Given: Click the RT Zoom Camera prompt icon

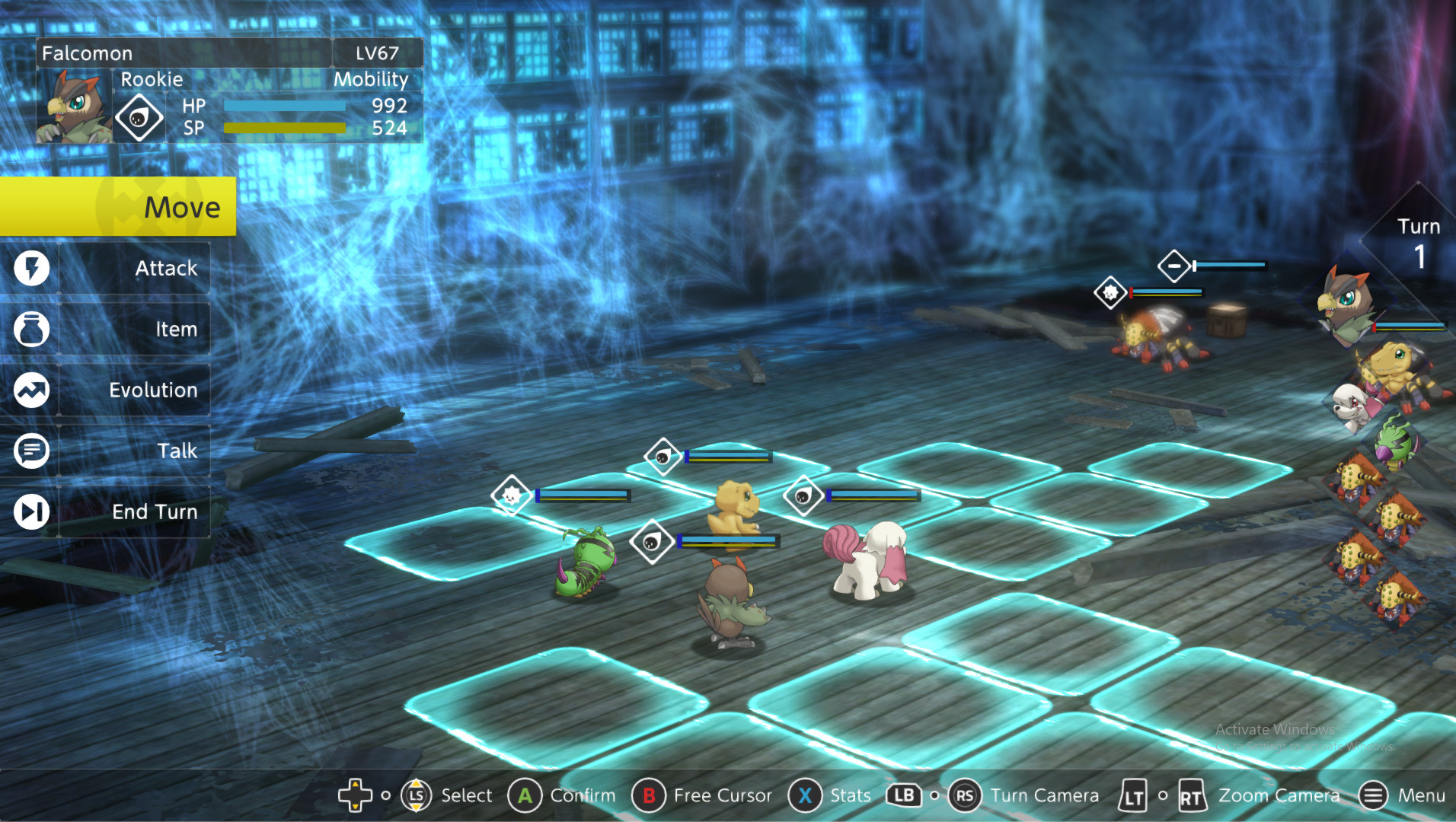Looking at the screenshot, I should point(1190,795).
